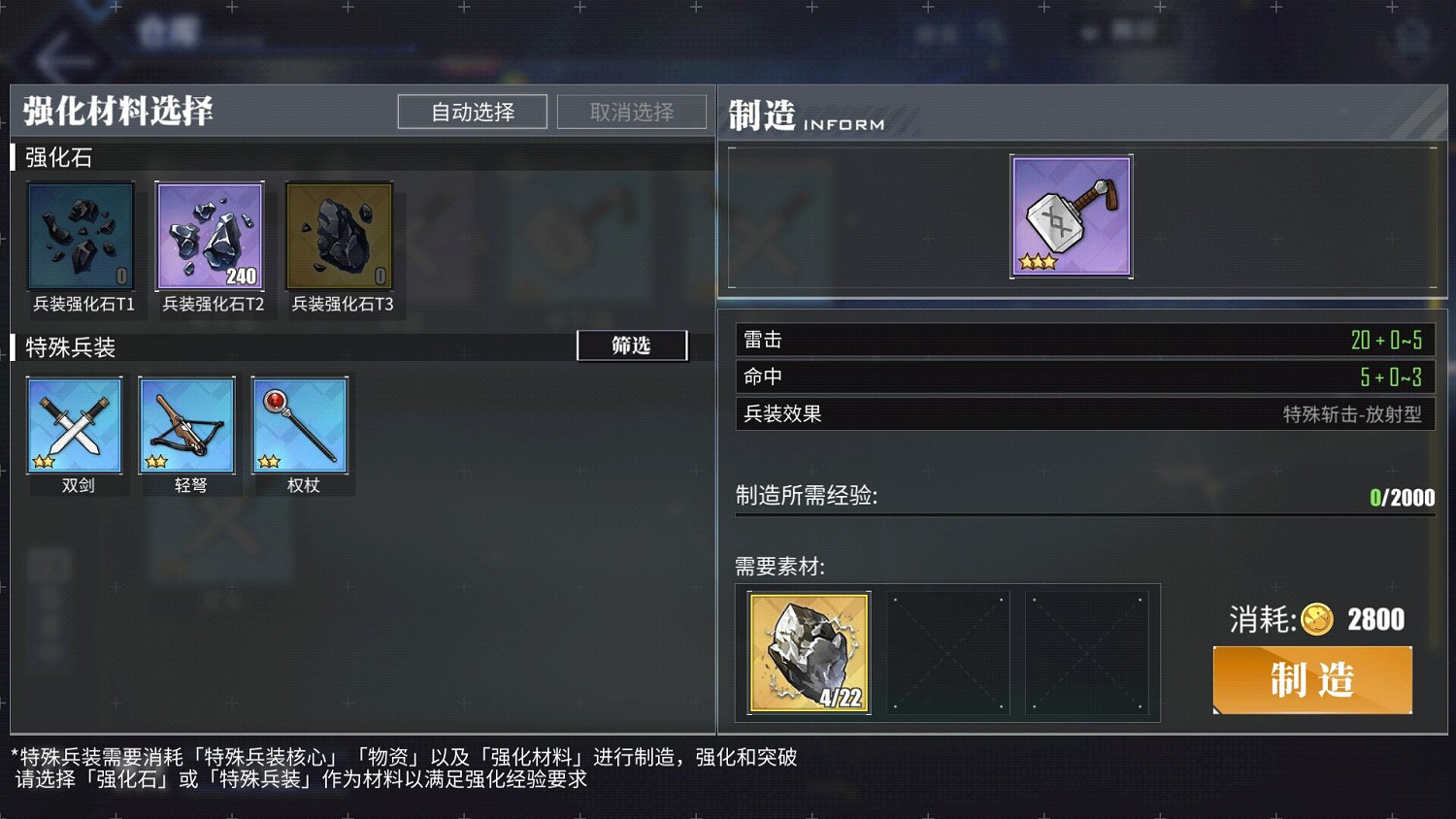Collapse the 特殊兵装 section header

pos(68,347)
